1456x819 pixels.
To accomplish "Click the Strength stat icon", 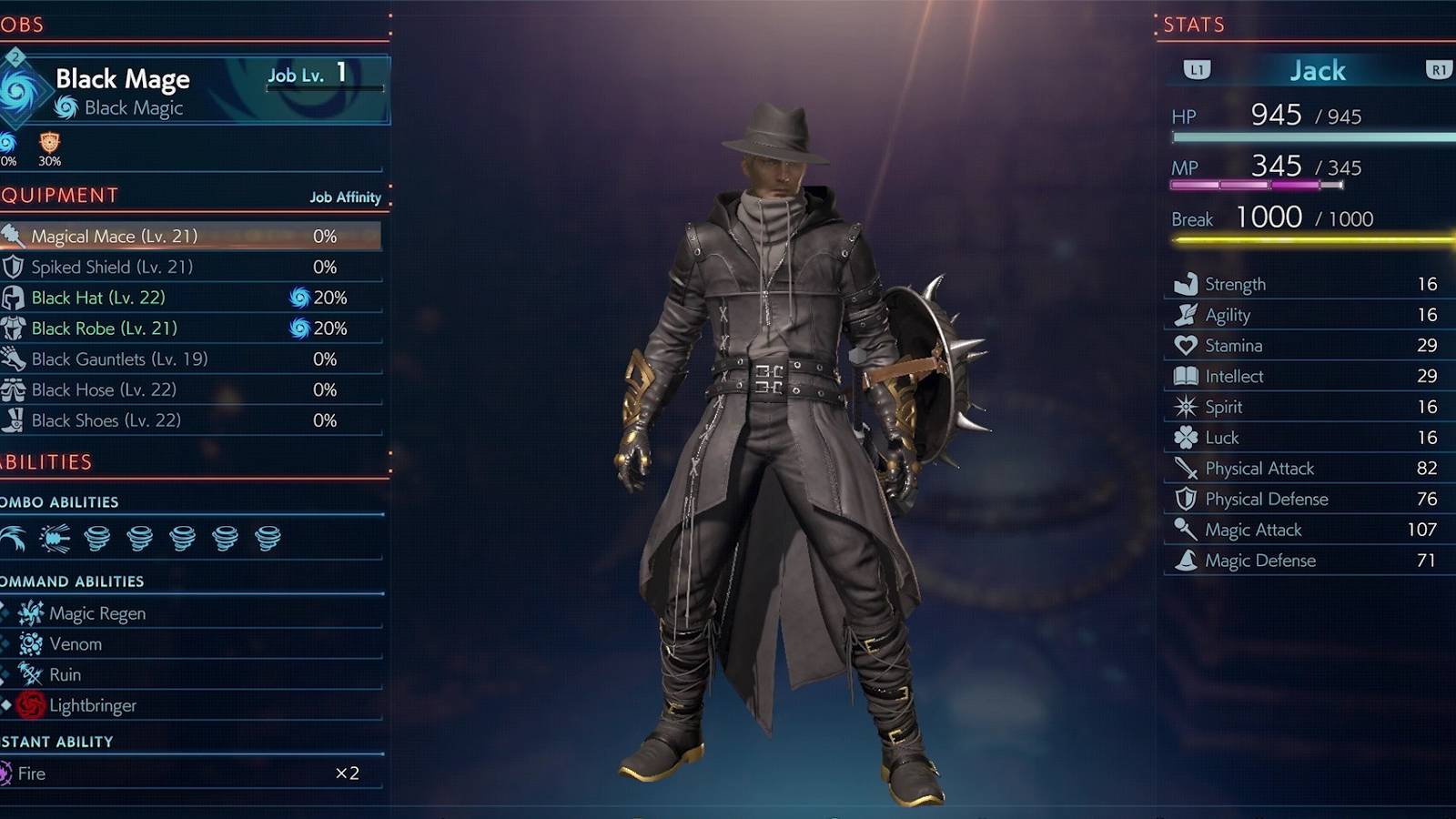I will (x=1185, y=283).
